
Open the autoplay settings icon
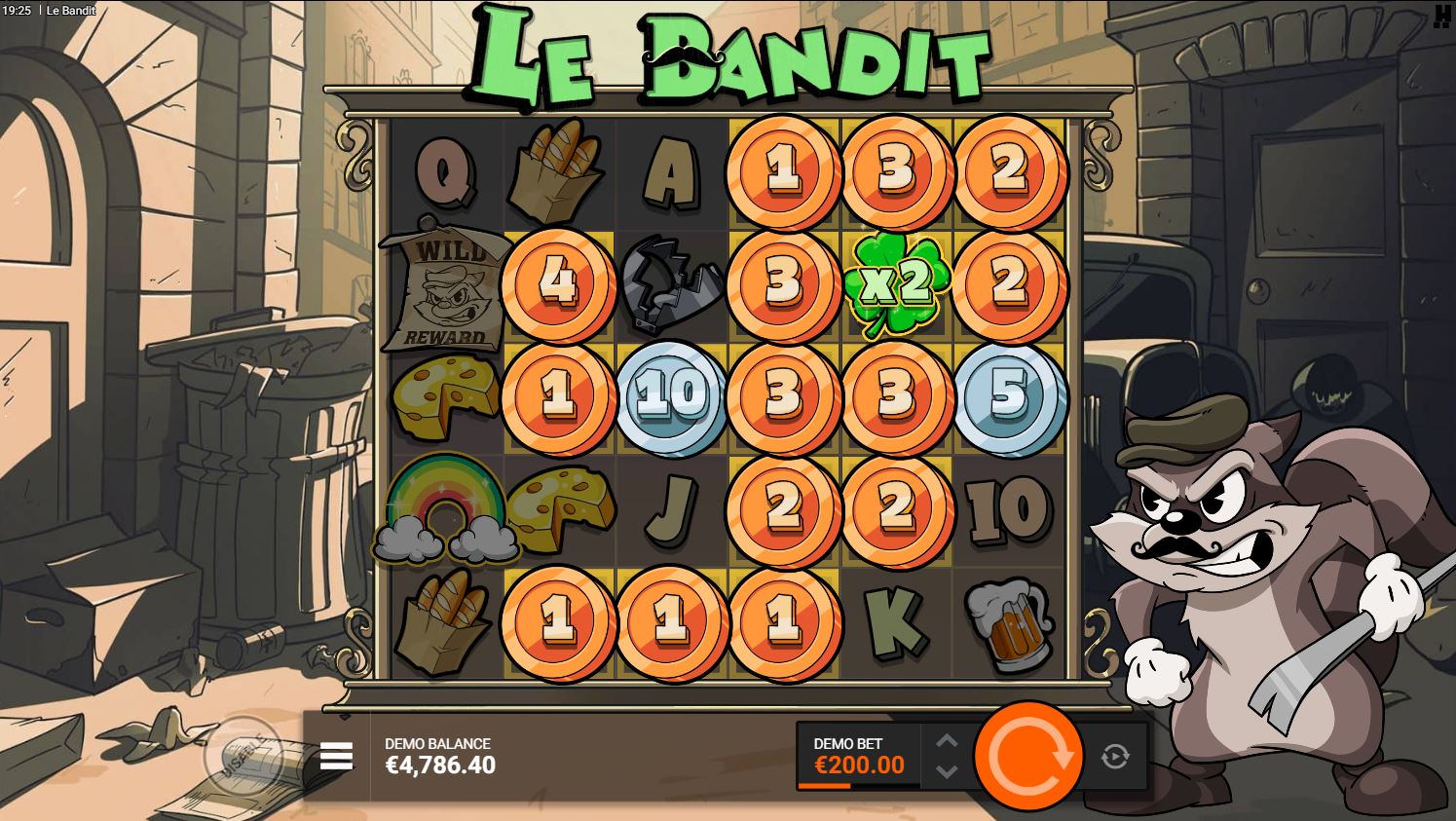pyautogui.click(x=1114, y=756)
